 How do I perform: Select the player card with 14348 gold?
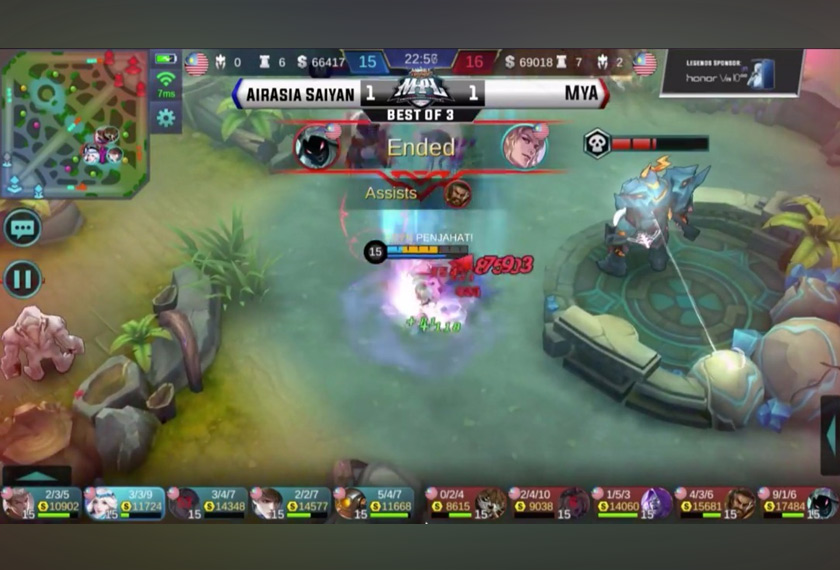click(207, 503)
